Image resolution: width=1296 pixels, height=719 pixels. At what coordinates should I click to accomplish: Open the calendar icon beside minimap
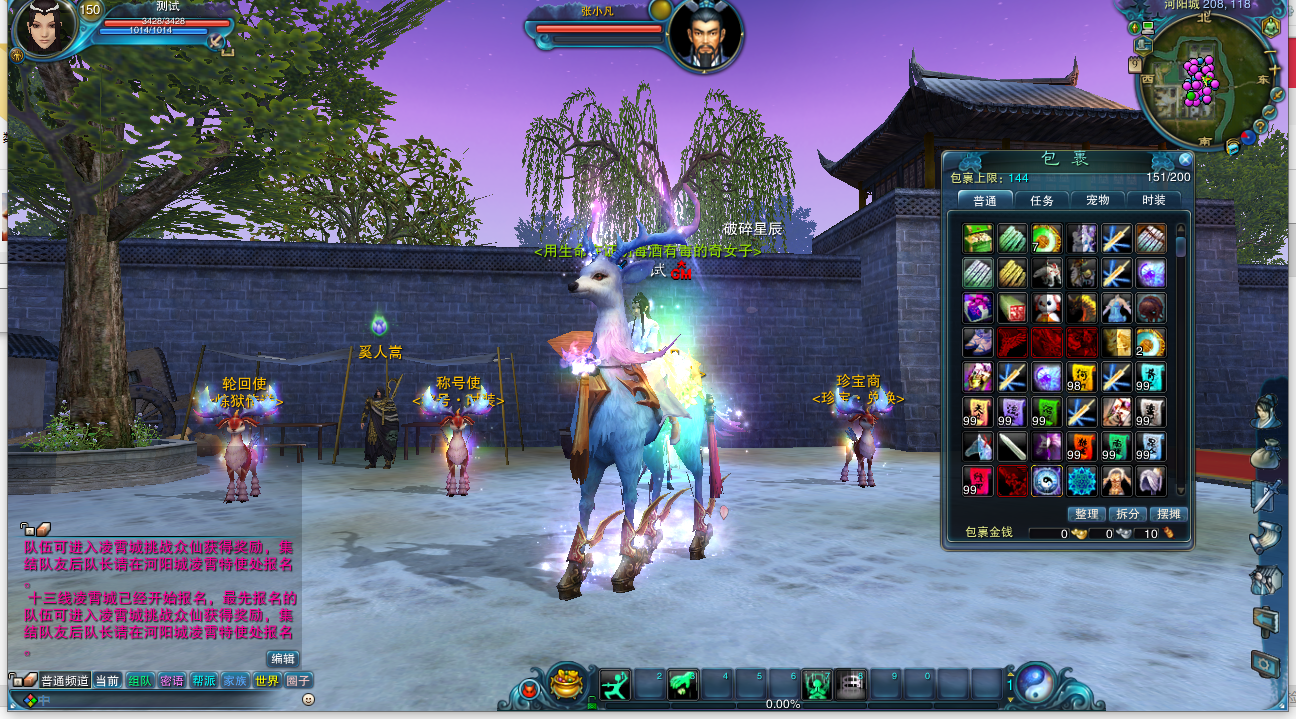tap(1136, 64)
